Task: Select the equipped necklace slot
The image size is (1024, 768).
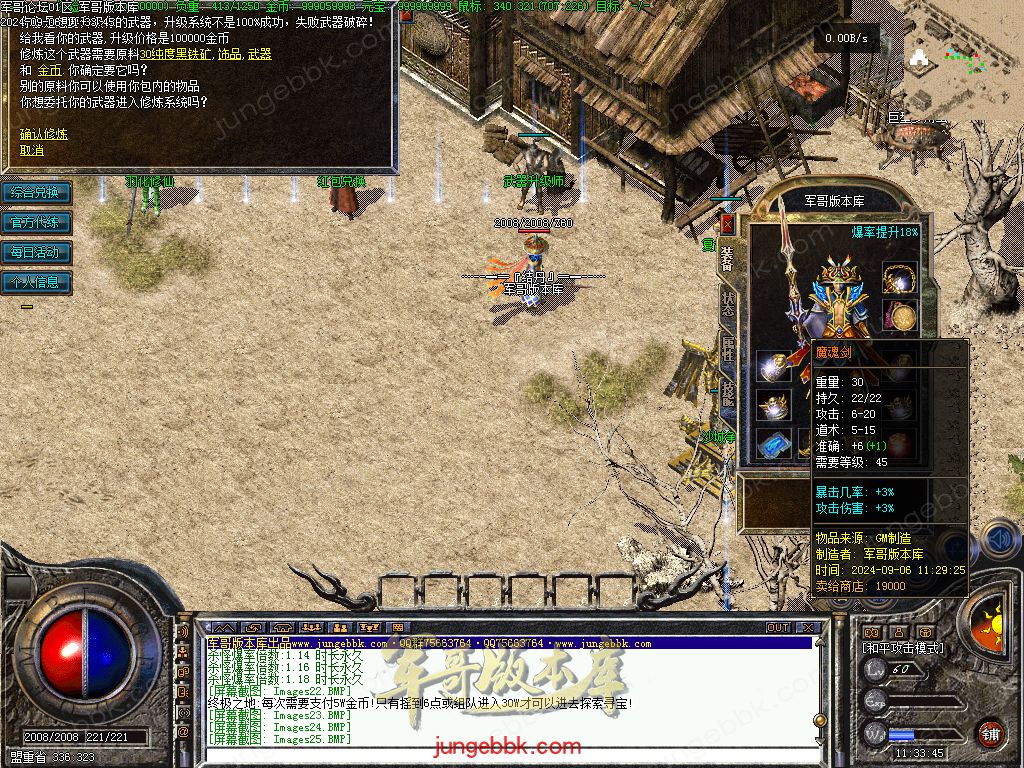Action: [899, 278]
